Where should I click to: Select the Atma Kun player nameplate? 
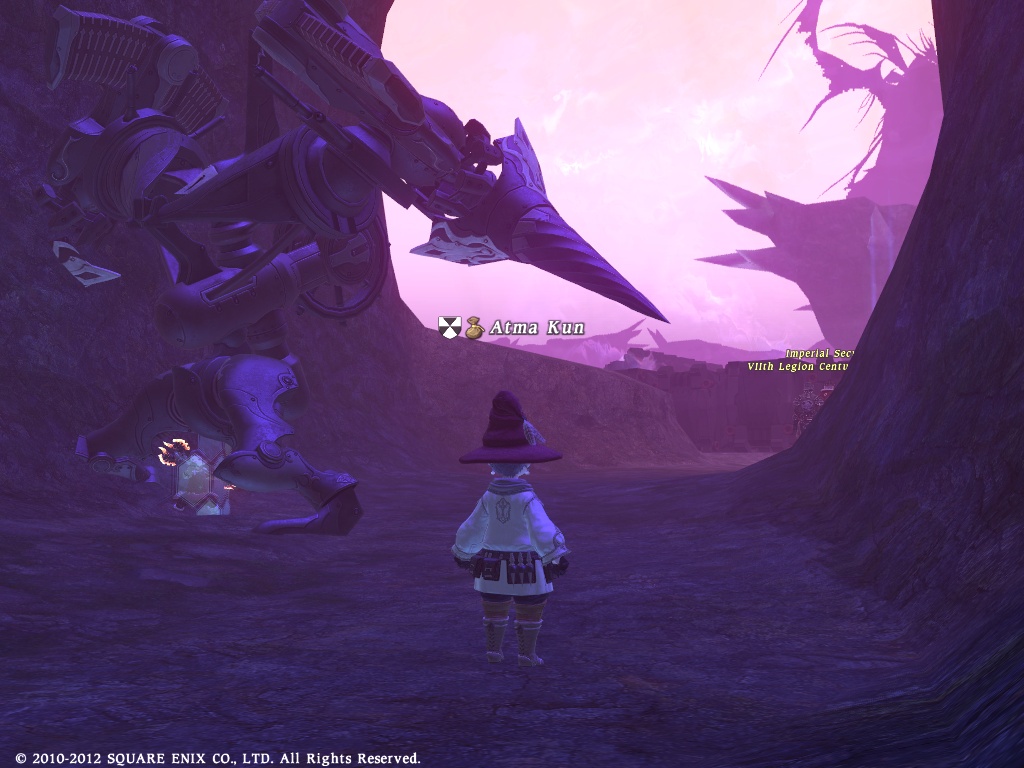coord(536,328)
